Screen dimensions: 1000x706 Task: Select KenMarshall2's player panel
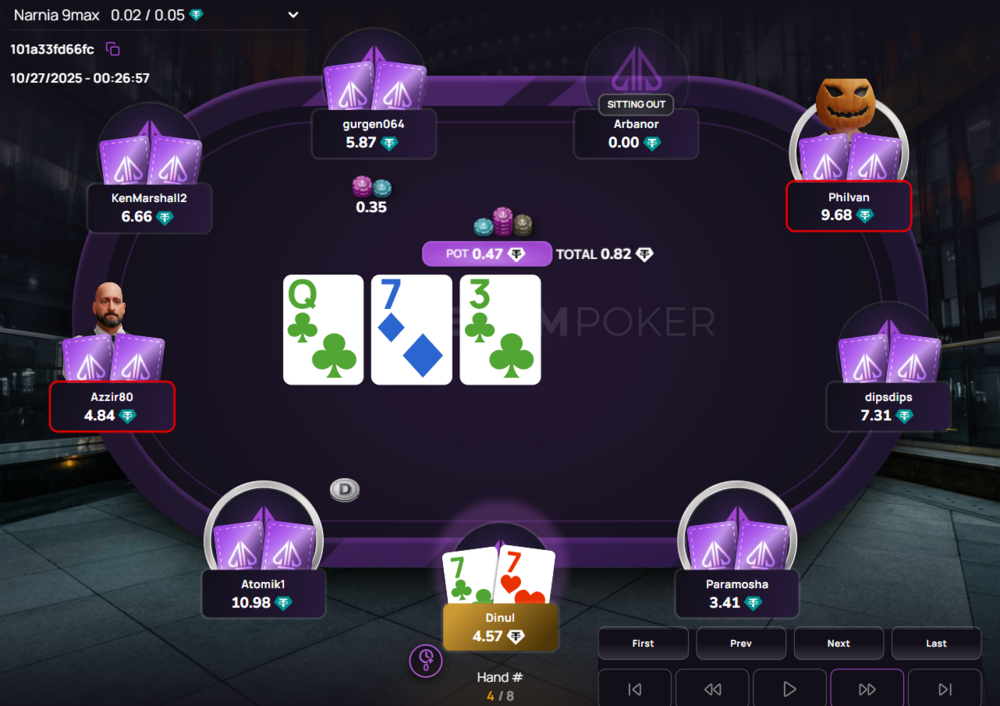click(149, 207)
